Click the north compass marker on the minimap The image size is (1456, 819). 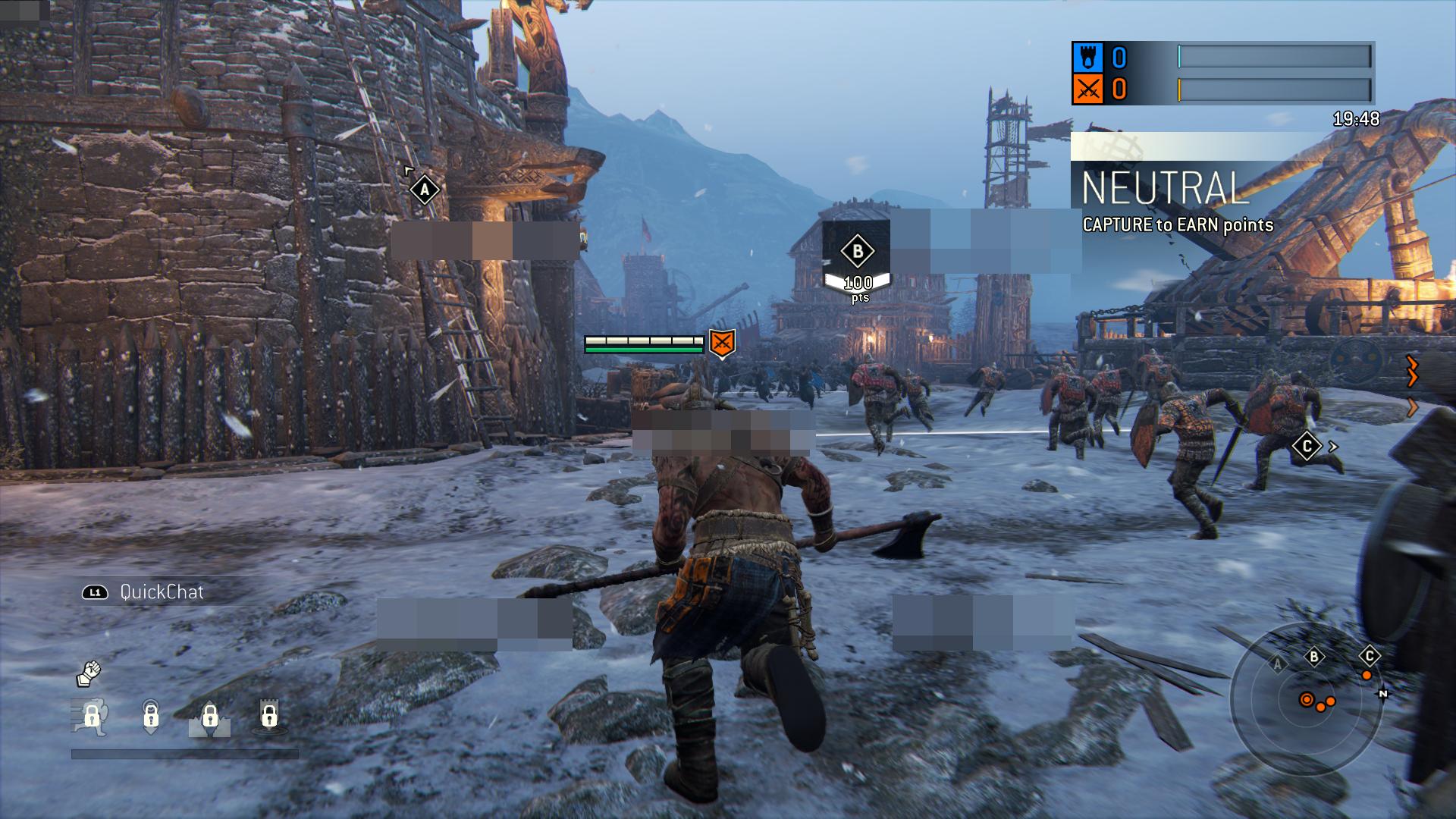pyautogui.click(x=1383, y=693)
